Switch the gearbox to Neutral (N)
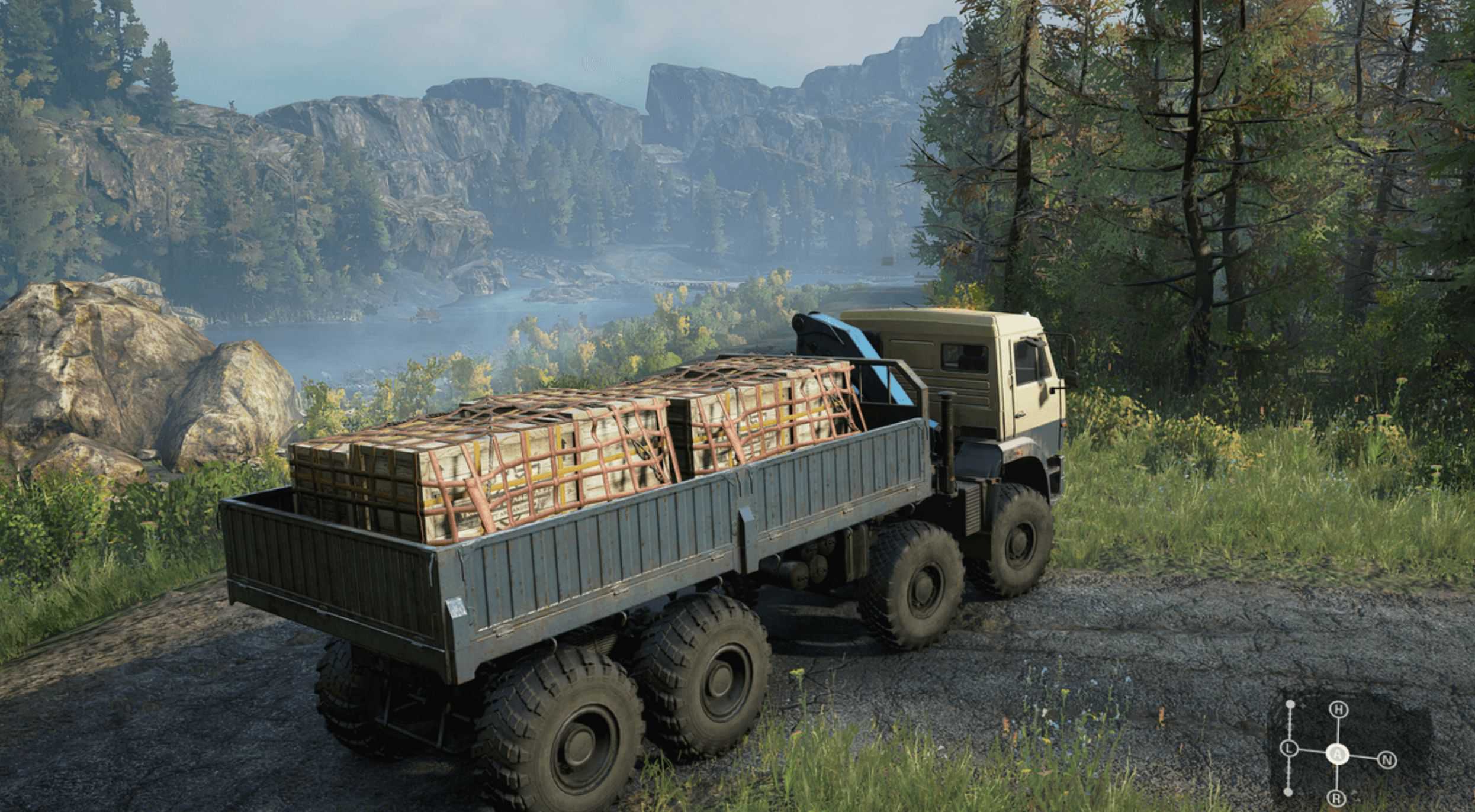Viewport: 1475px width, 812px height. click(1387, 760)
